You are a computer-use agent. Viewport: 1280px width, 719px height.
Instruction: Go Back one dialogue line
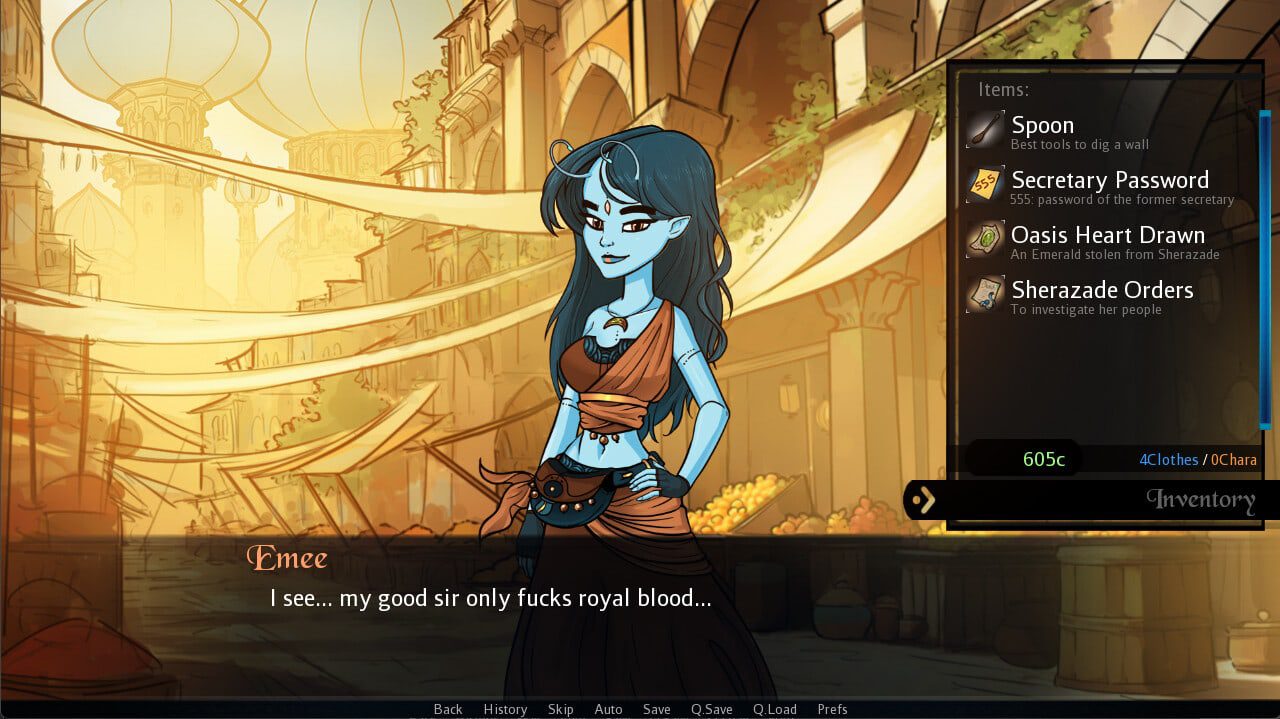pos(448,709)
